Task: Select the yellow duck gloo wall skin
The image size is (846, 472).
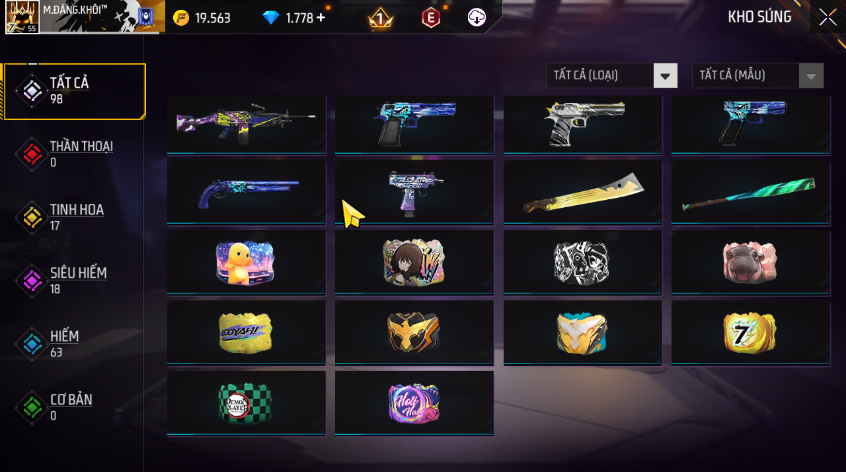Action: tap(246, 262)
